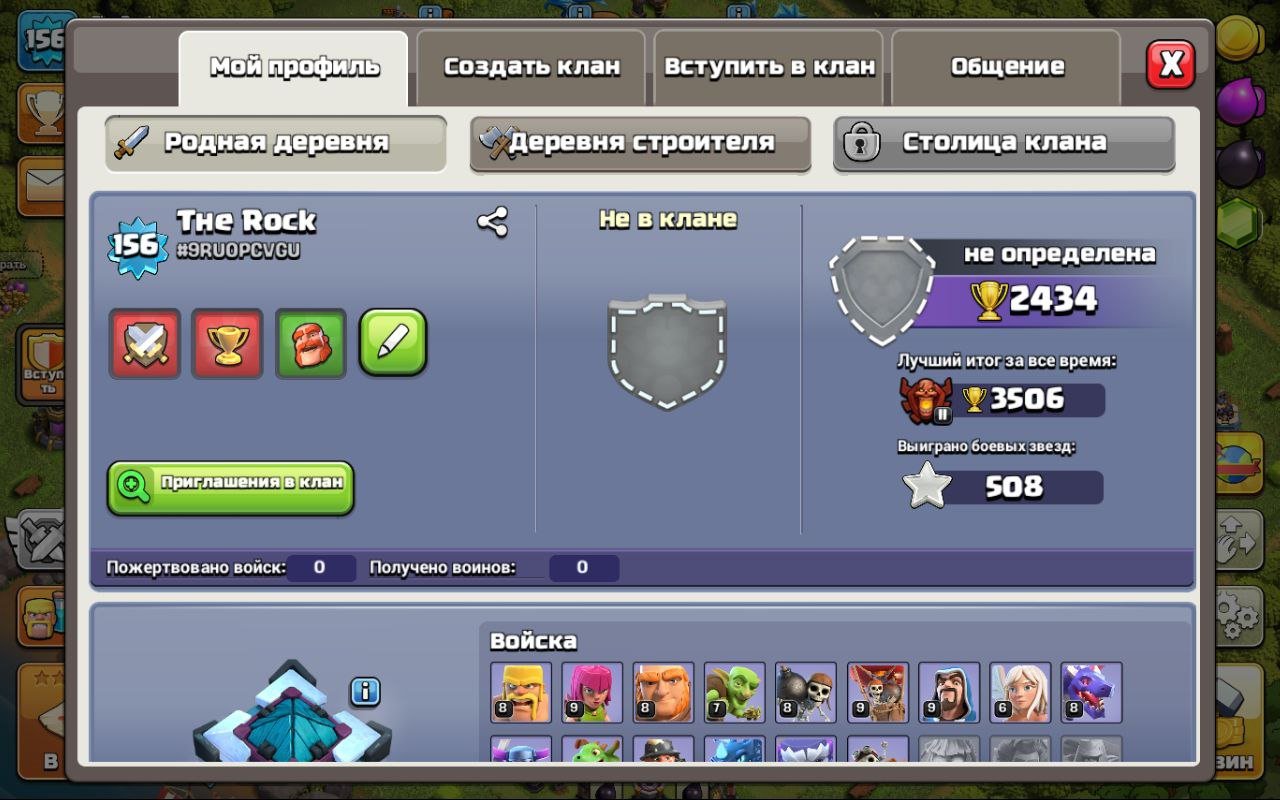1280x800 pixels.
Task: Switch to Деревня строителя view
Action: (640, 144)
